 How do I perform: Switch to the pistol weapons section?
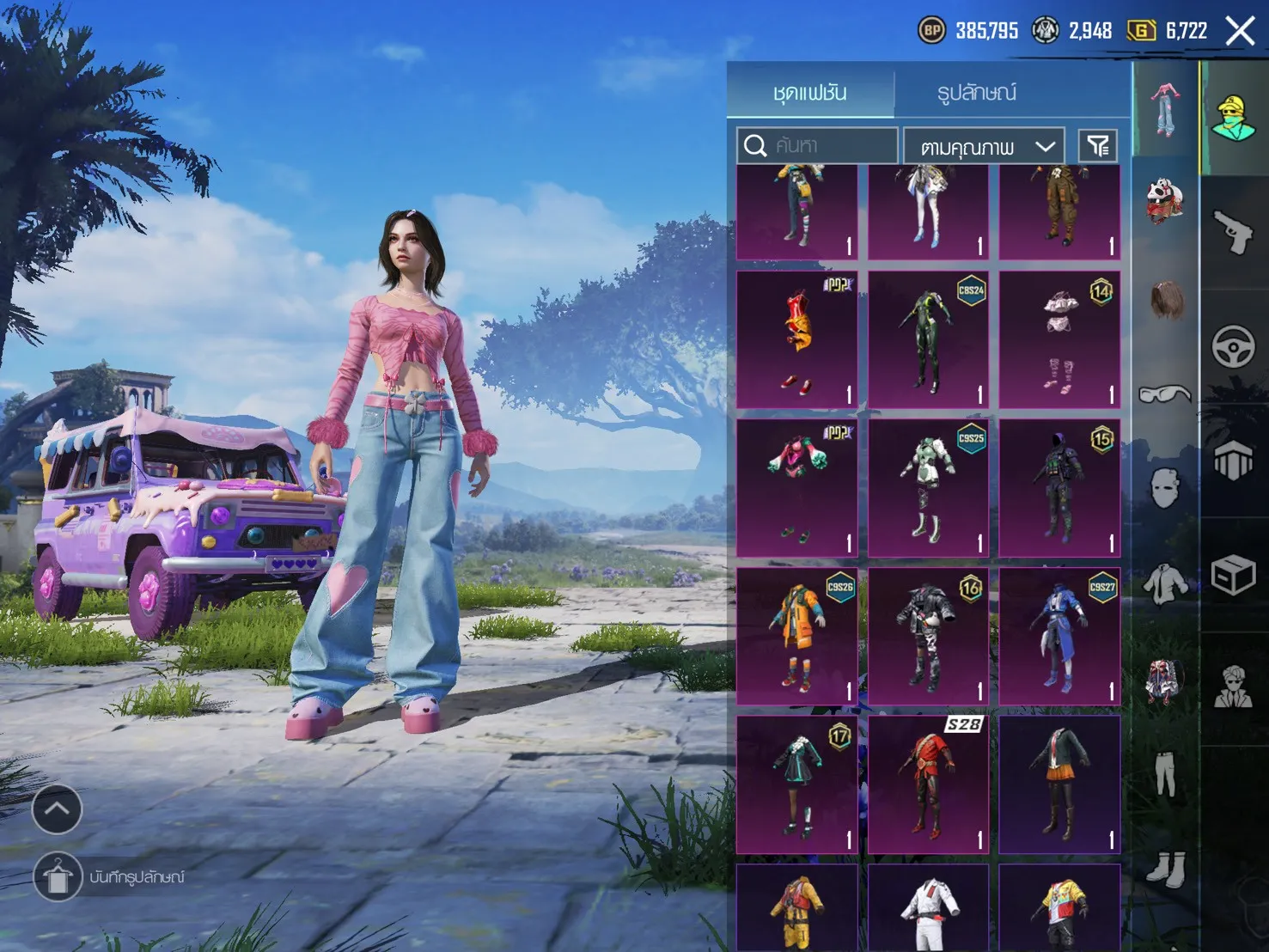[1234, 230]
